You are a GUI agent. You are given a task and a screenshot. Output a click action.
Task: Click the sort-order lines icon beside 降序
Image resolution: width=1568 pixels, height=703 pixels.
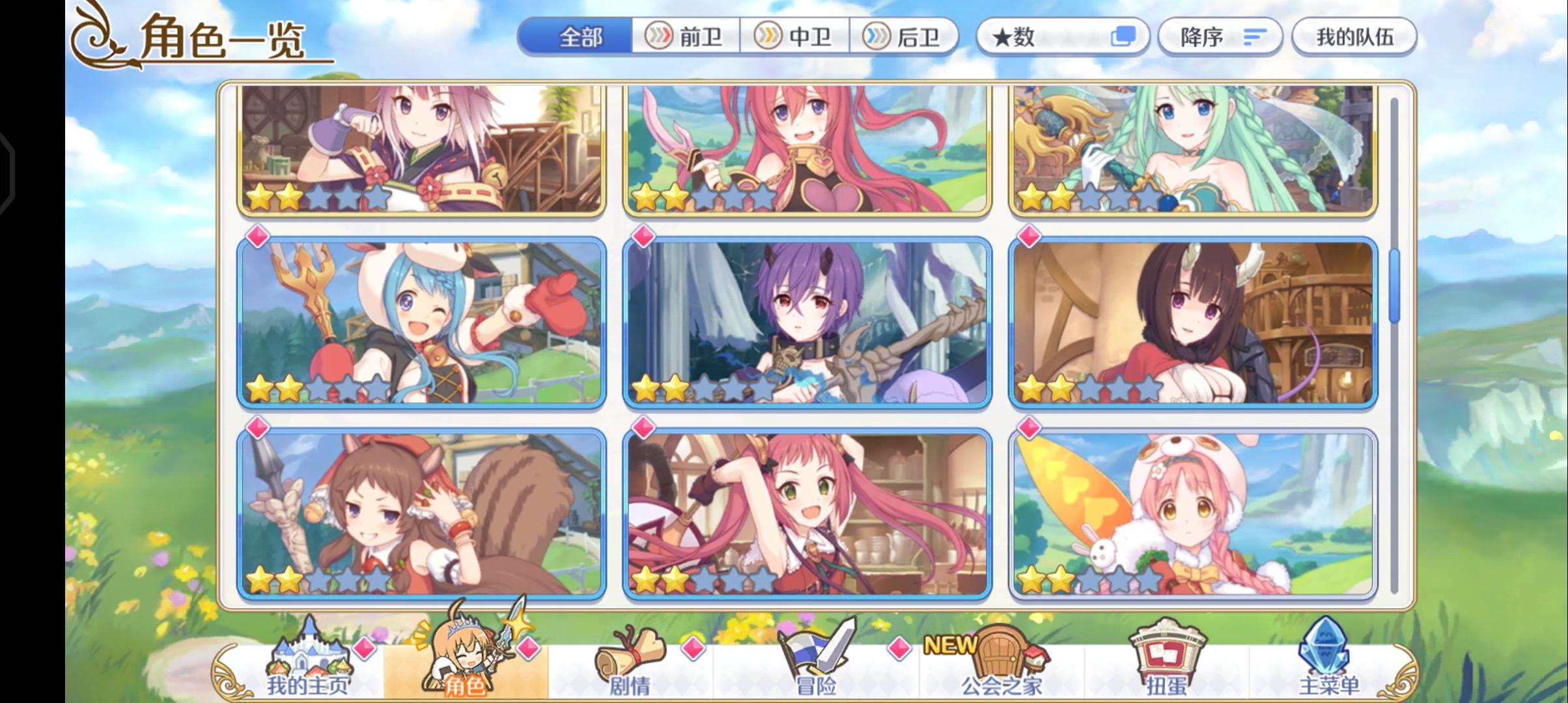(x=1255, y=37)
